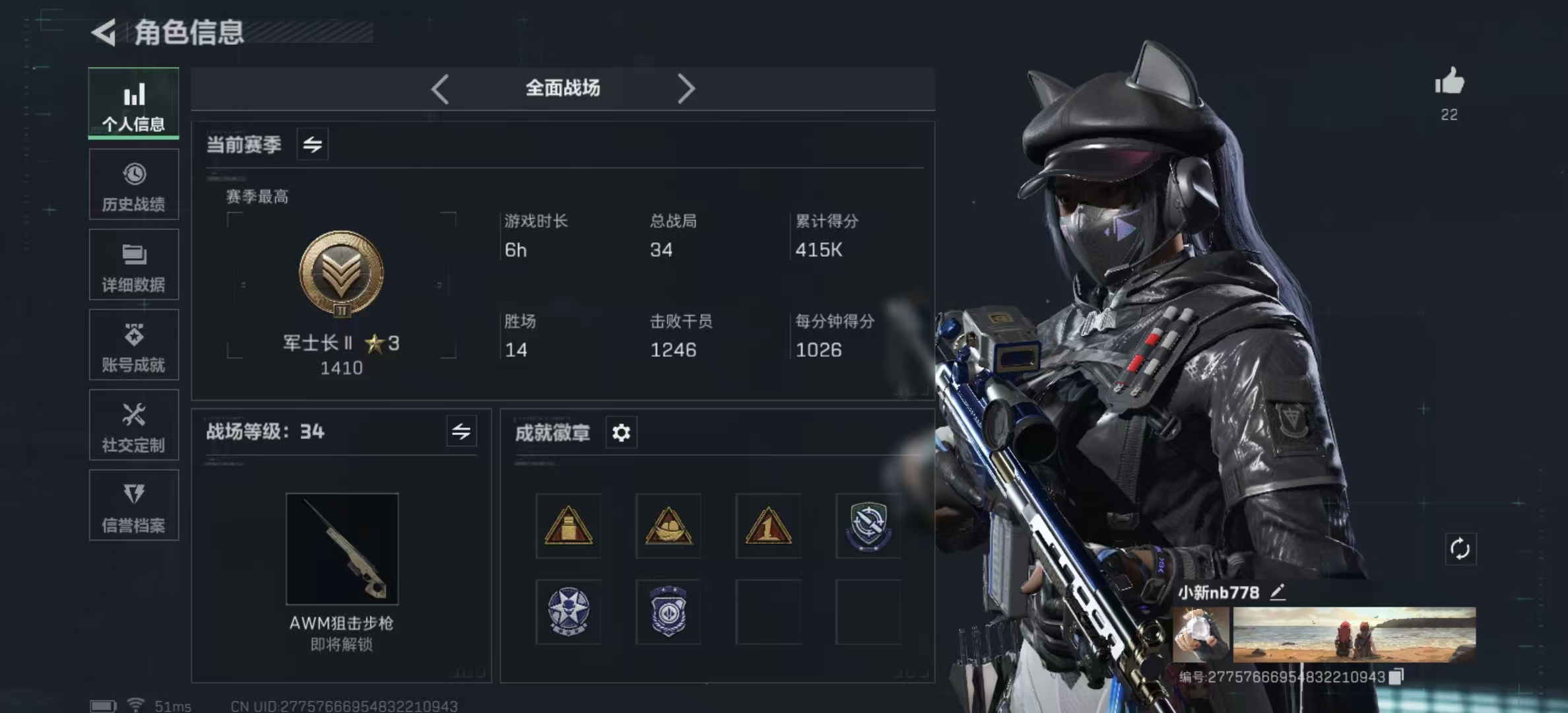The width and height of the screenshot is (1568, 713).
Task: Click the blue star circular badge
Action: [x=568, y=611]
